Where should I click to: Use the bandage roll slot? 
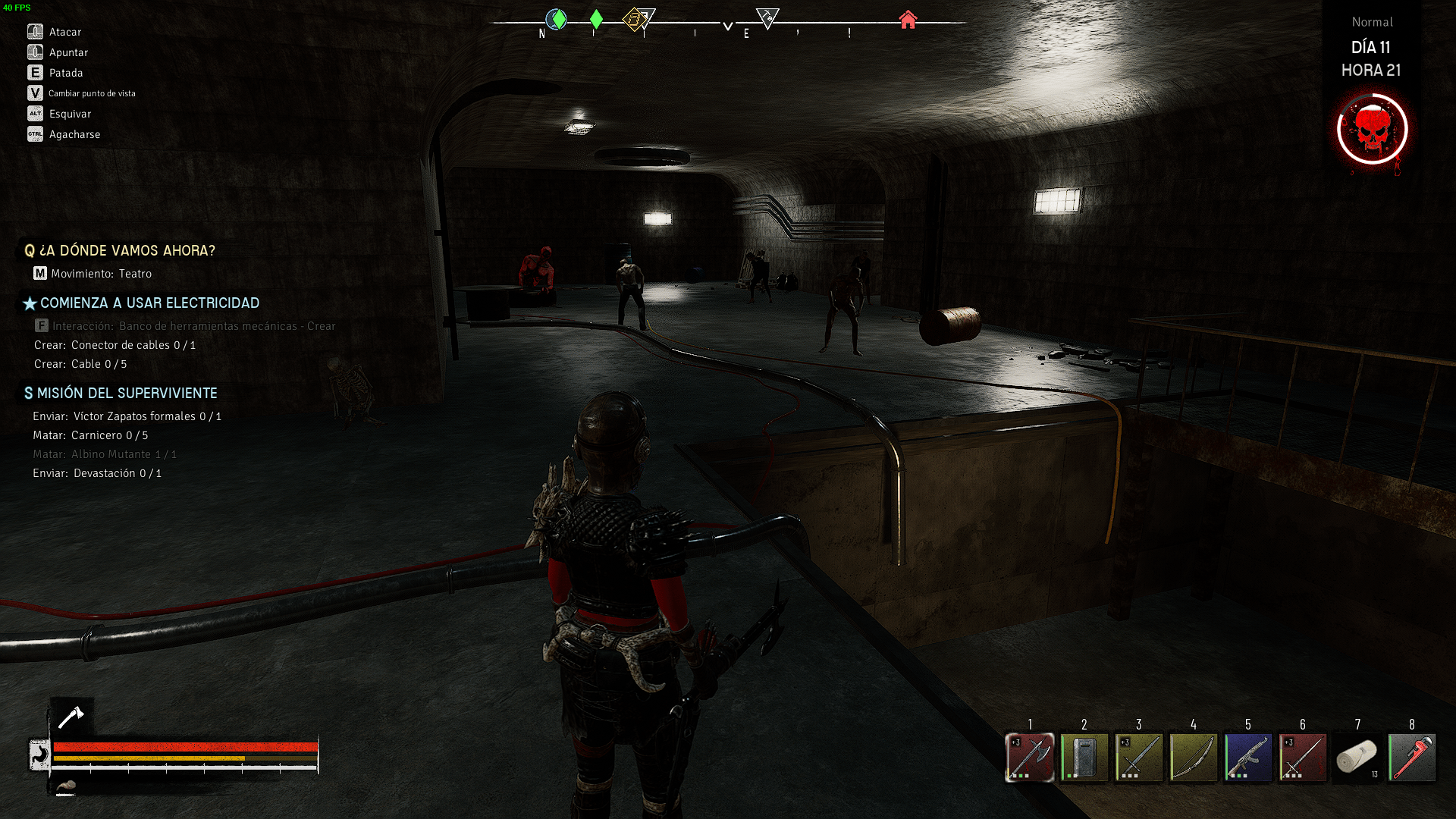click(1357, 757)
